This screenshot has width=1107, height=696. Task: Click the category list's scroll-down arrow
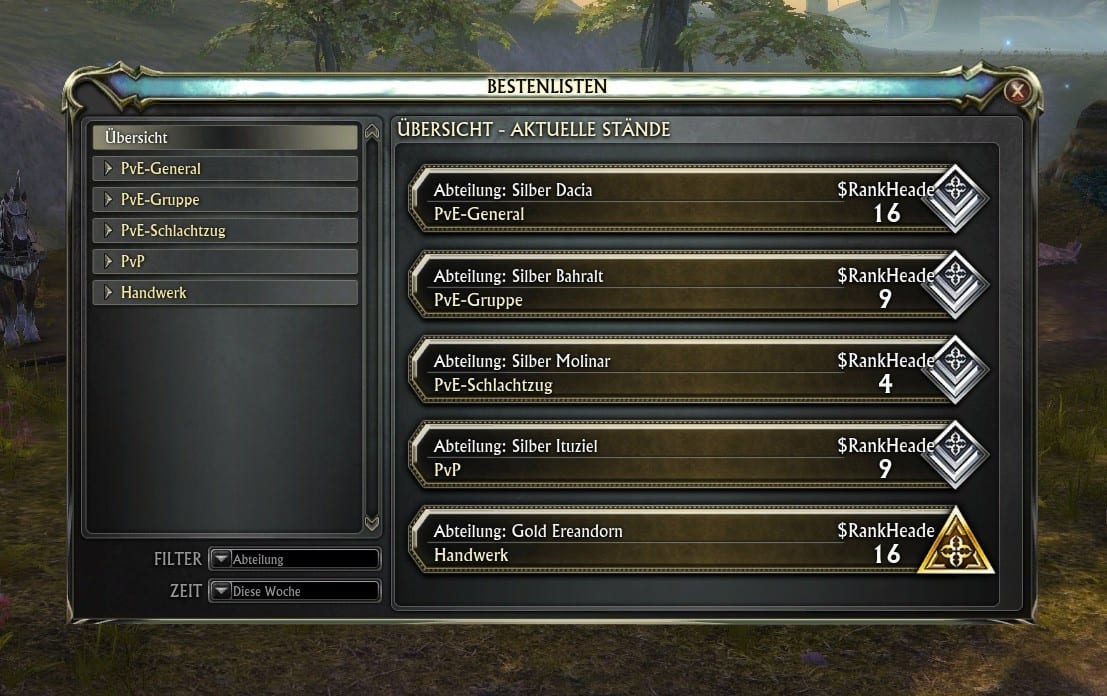pyautogui.click(x=372, y=523)
